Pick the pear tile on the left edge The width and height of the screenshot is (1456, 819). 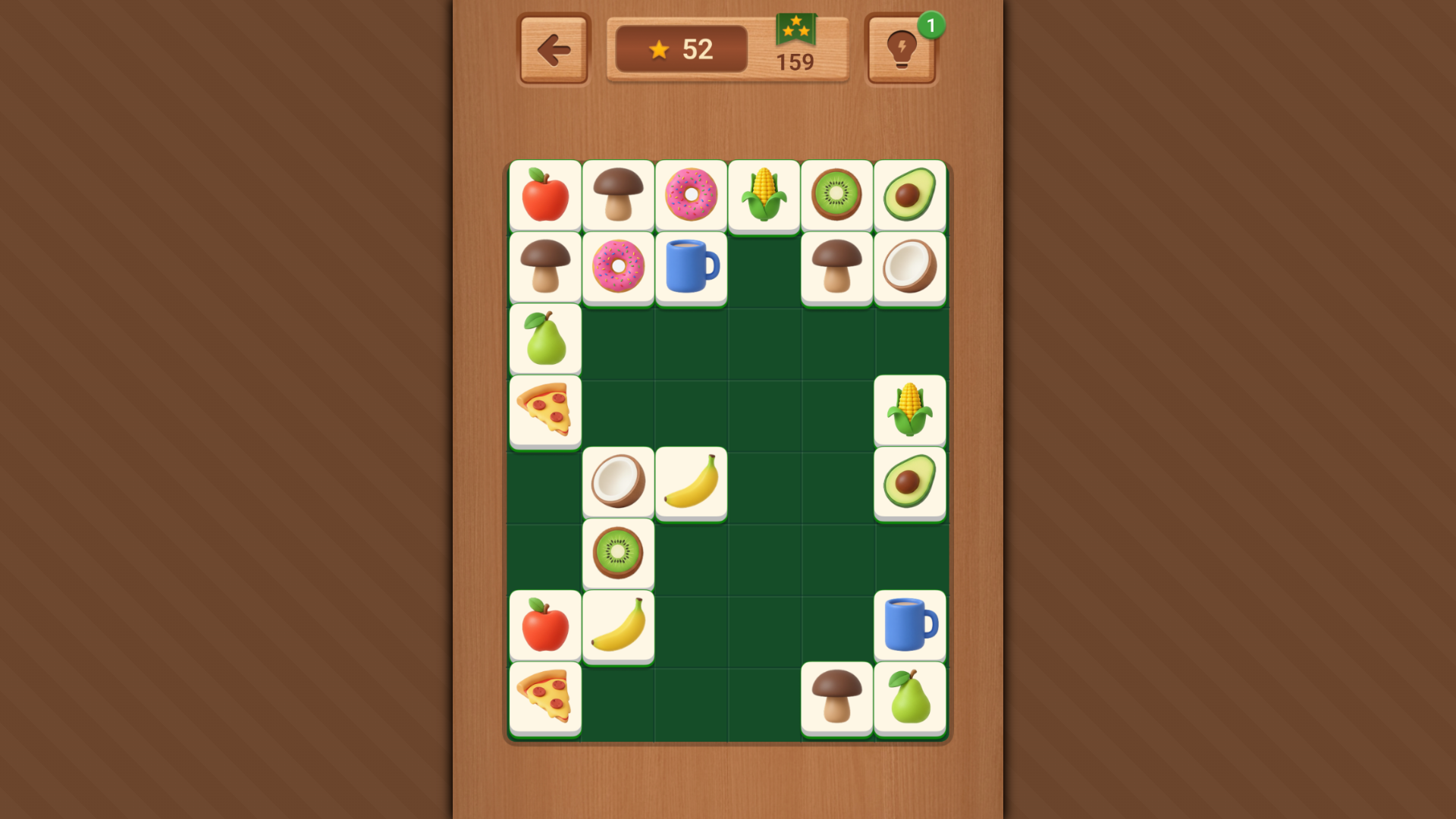545,339
